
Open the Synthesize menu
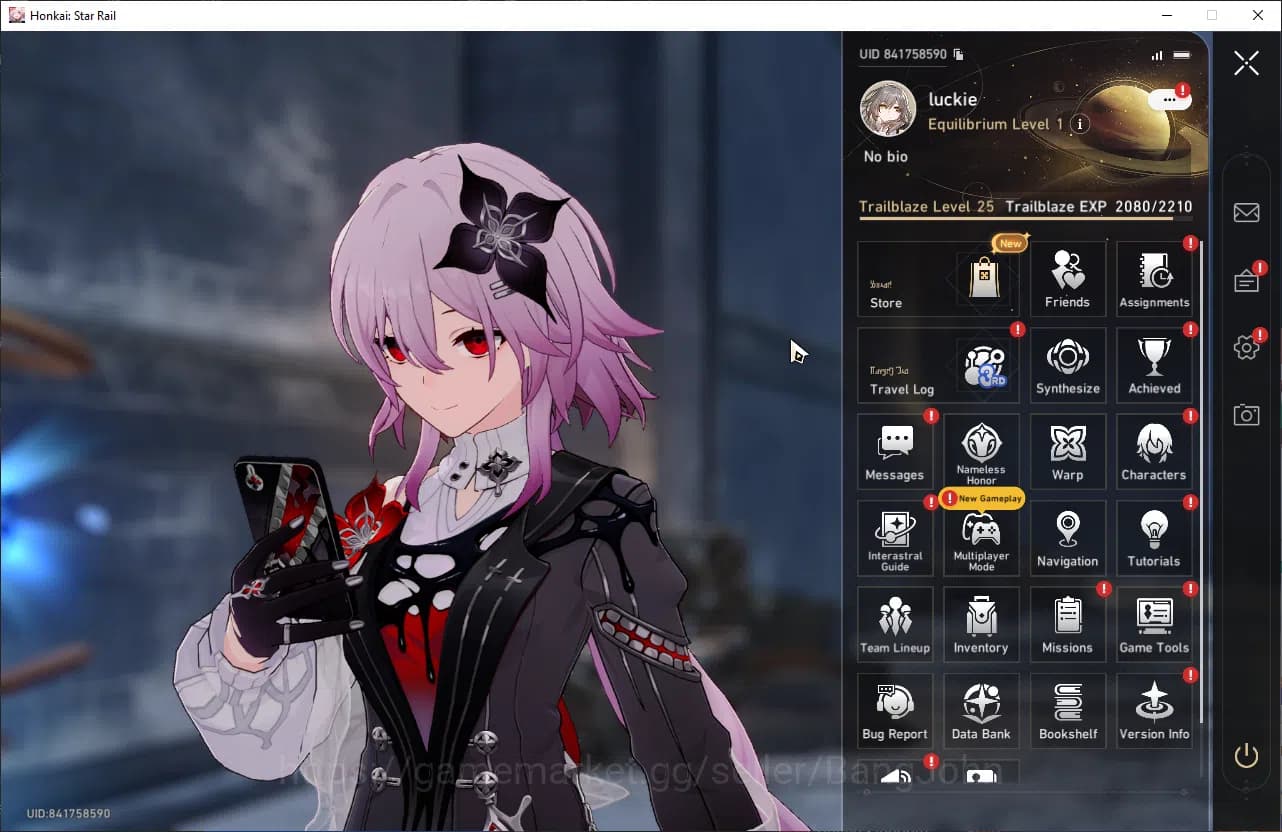coord(1067,364)
